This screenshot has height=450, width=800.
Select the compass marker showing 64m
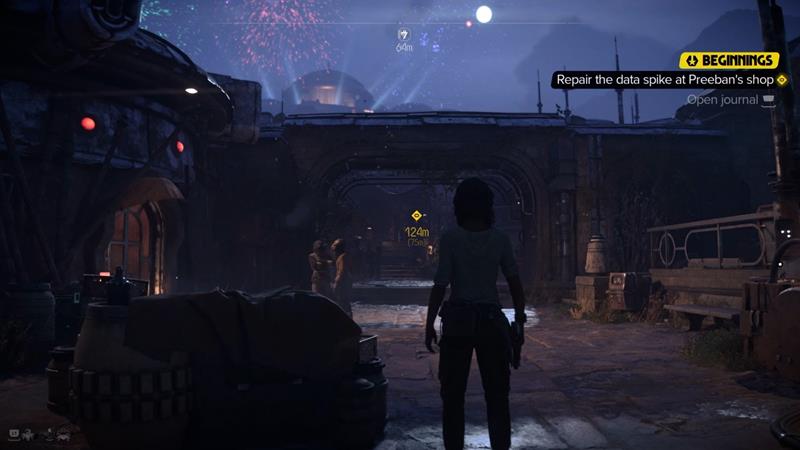pos(404,34)
